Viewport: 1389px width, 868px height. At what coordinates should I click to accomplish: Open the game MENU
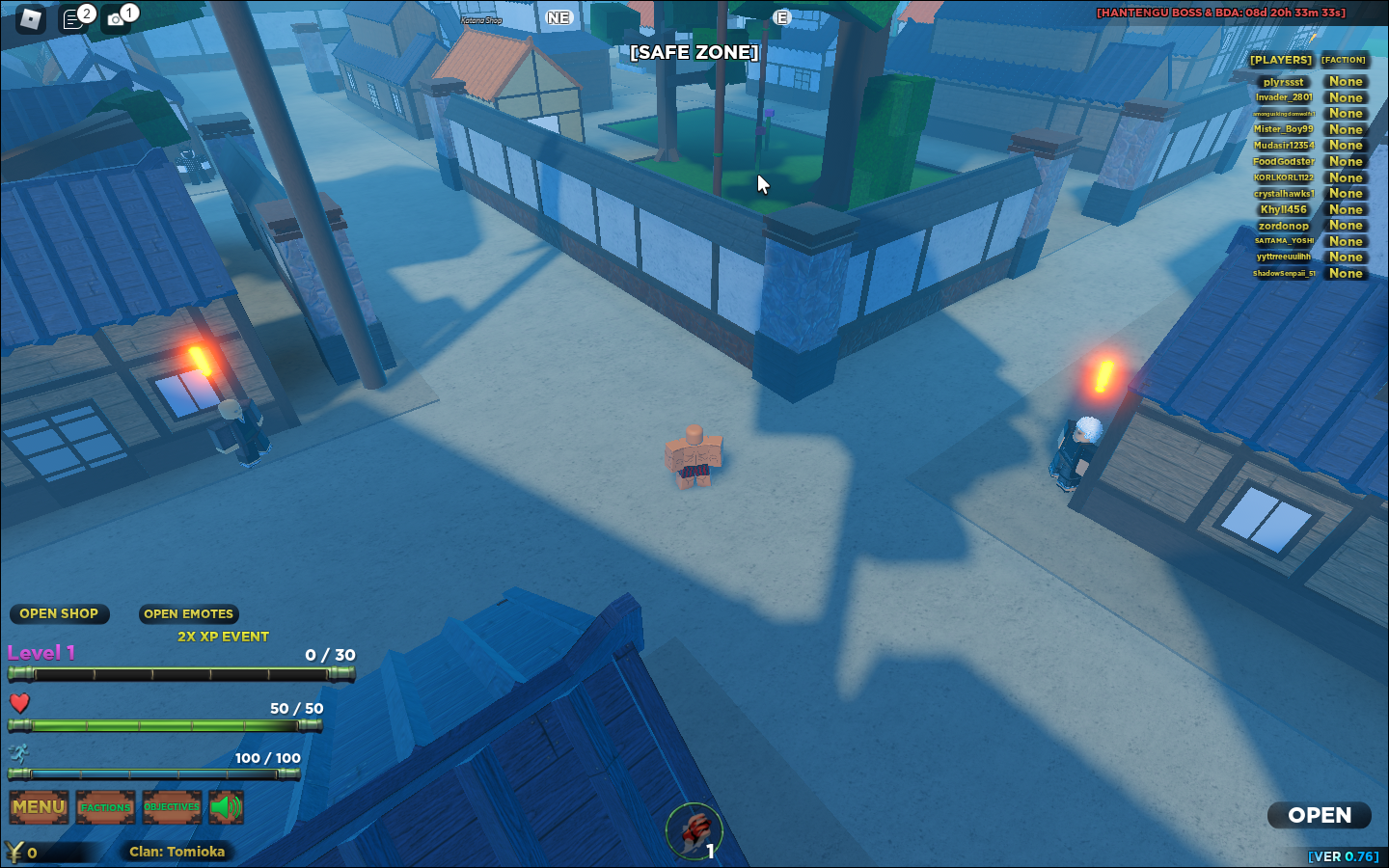pos(39,807)
